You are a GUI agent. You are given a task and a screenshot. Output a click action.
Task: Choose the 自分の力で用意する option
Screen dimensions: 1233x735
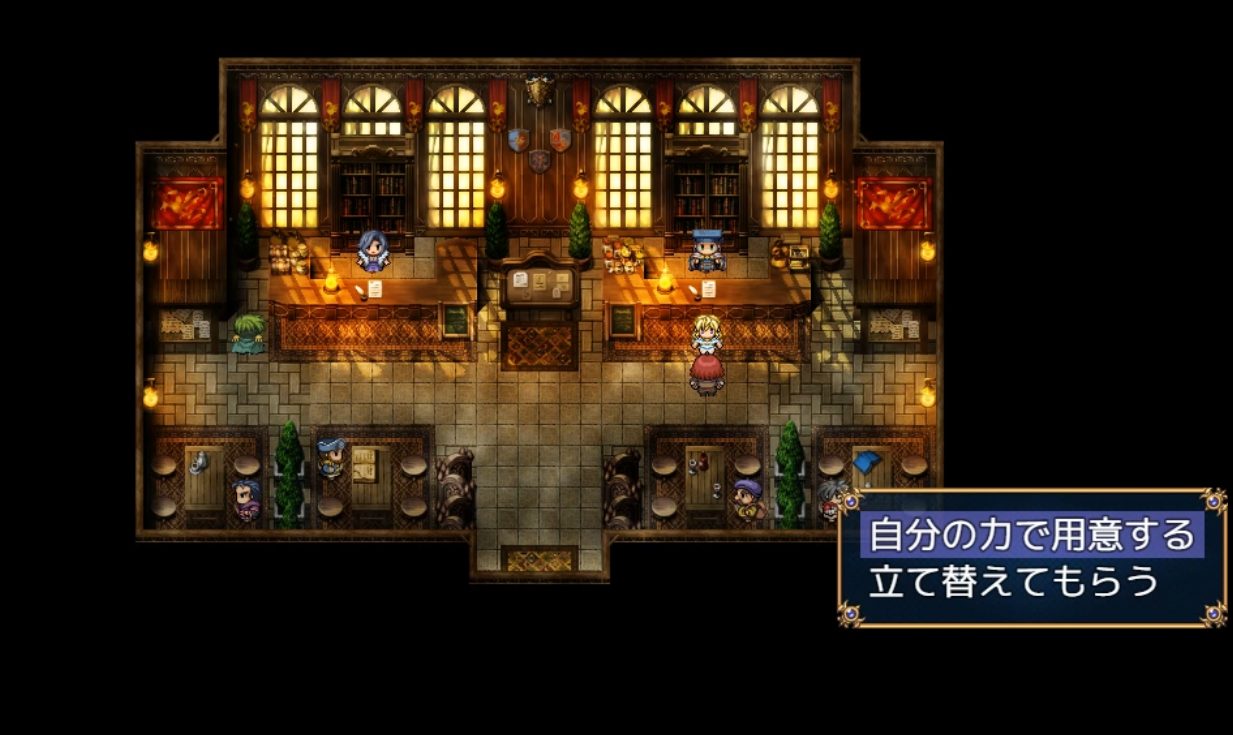[x=1031, y=535]
